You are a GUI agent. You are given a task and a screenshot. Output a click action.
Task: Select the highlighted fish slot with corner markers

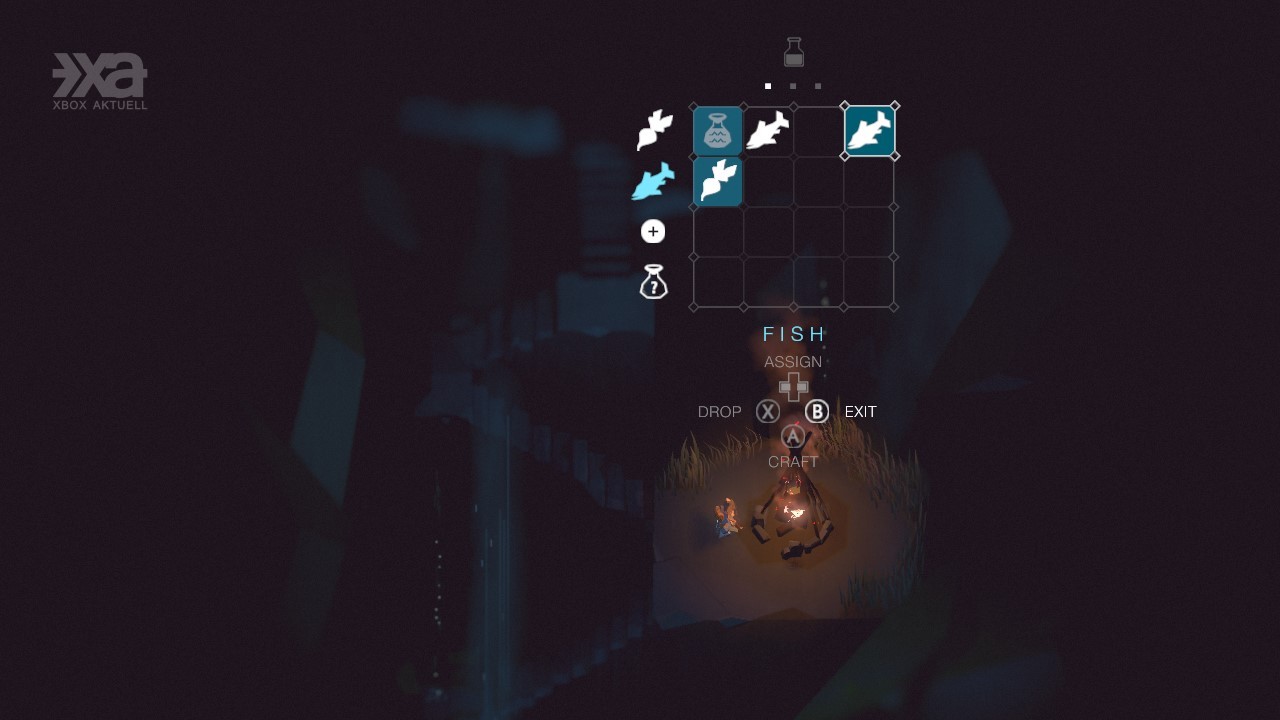click(x=870, y=131)
